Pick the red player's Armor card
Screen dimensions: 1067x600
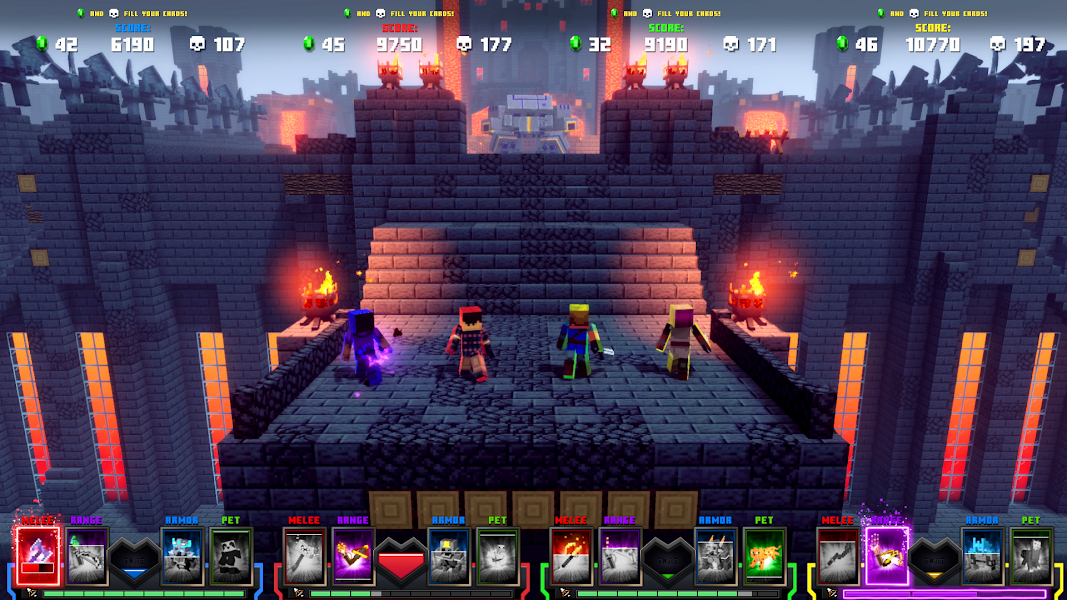coord(448,556)
